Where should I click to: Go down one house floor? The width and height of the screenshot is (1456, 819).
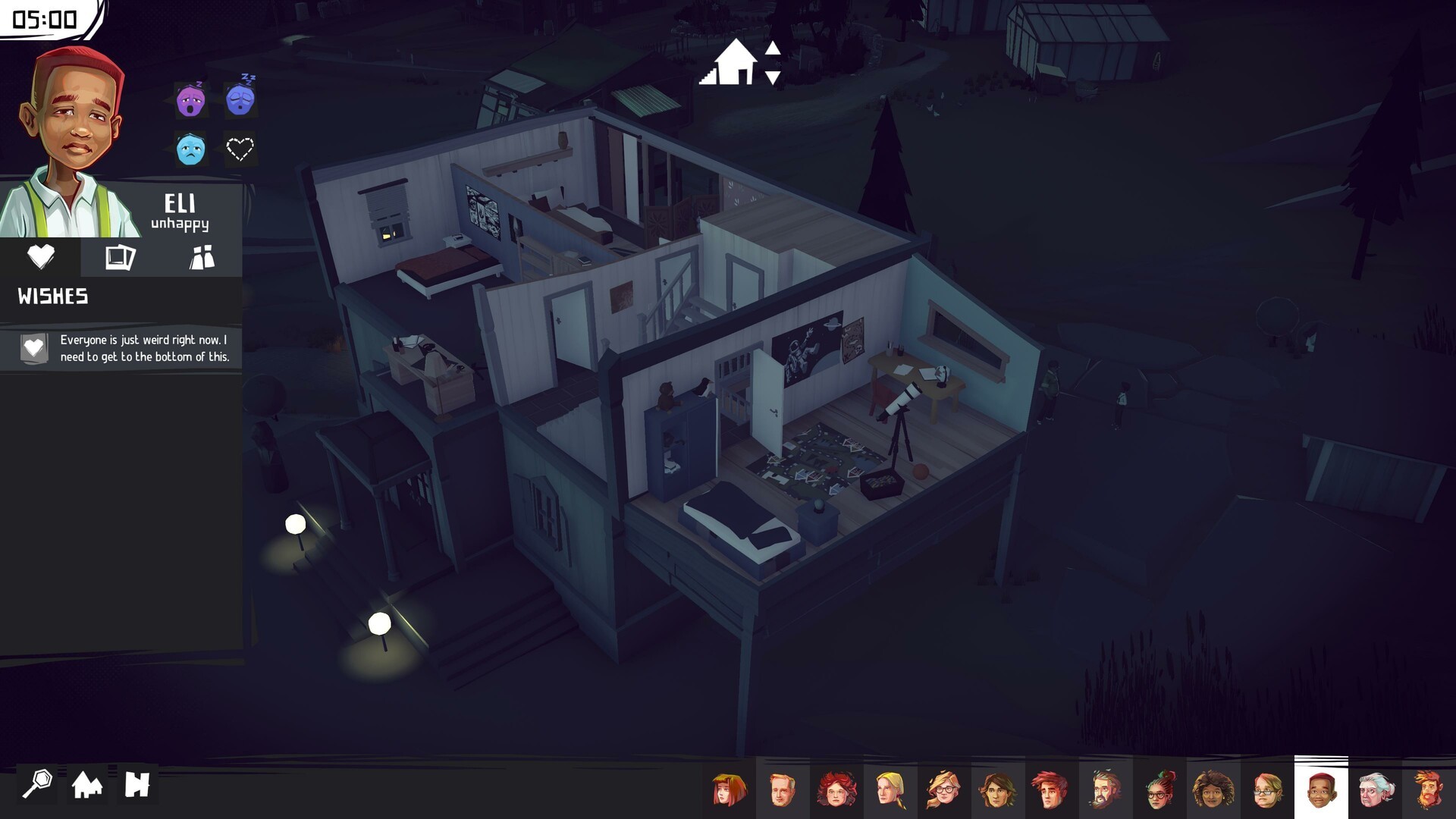[773, 77]
